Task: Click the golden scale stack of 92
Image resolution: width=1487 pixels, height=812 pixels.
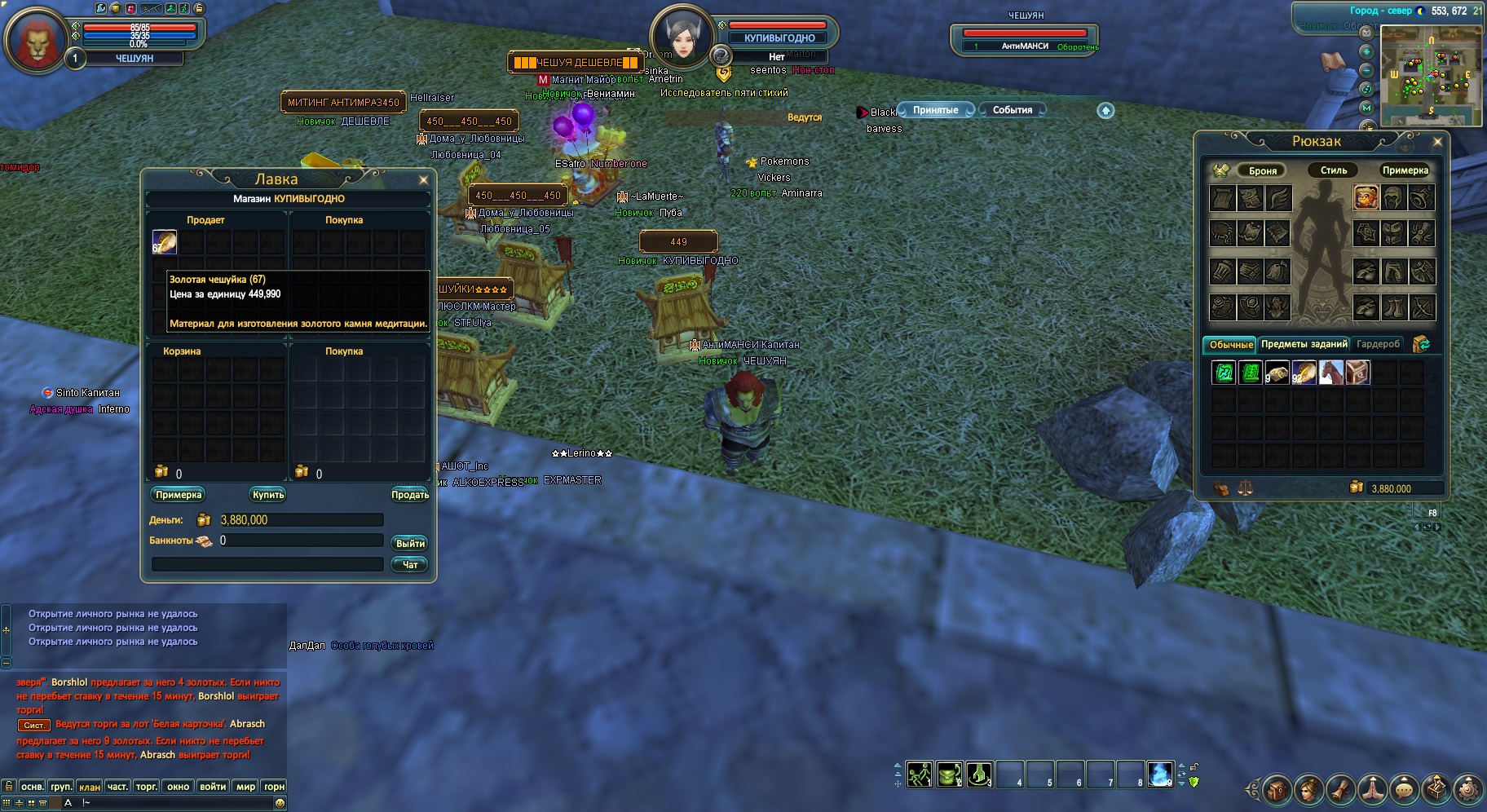Action: (1304, 373)
